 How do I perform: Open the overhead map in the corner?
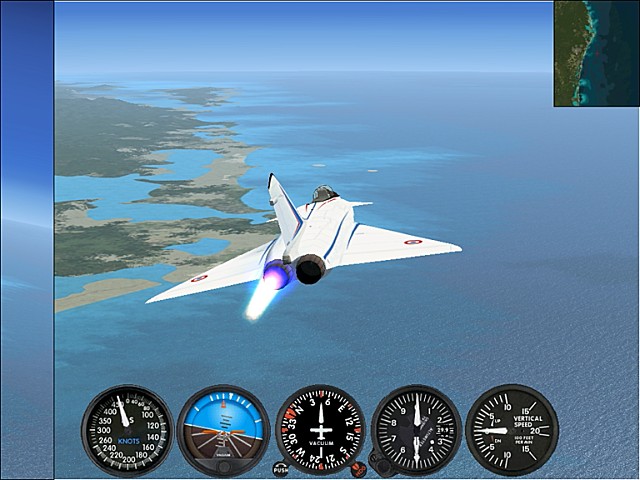pyautogui.click(x=597, y=53)
